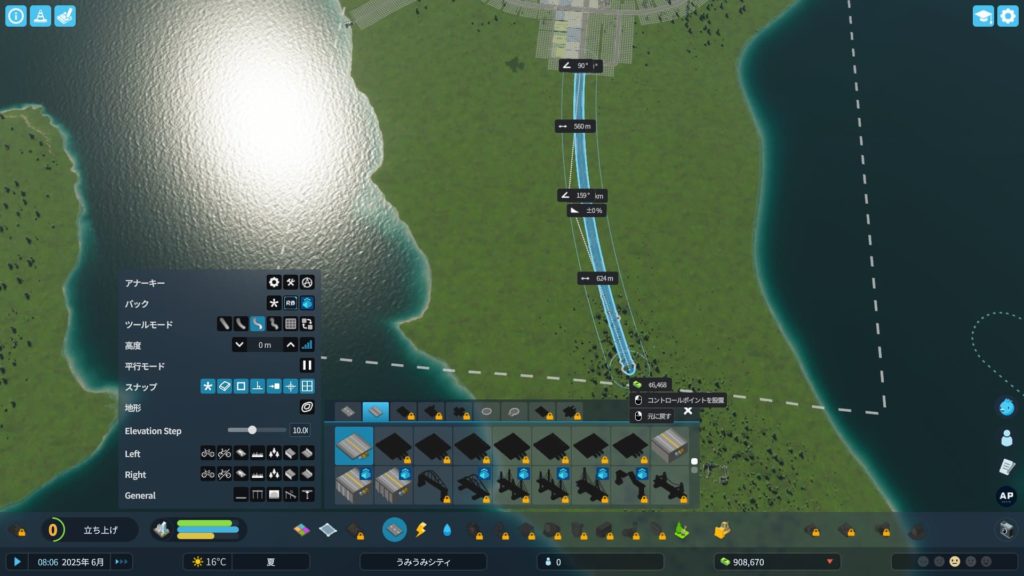Close the road build panel
The height and width of the screenshot is (576, 1024).
point(688,410)
